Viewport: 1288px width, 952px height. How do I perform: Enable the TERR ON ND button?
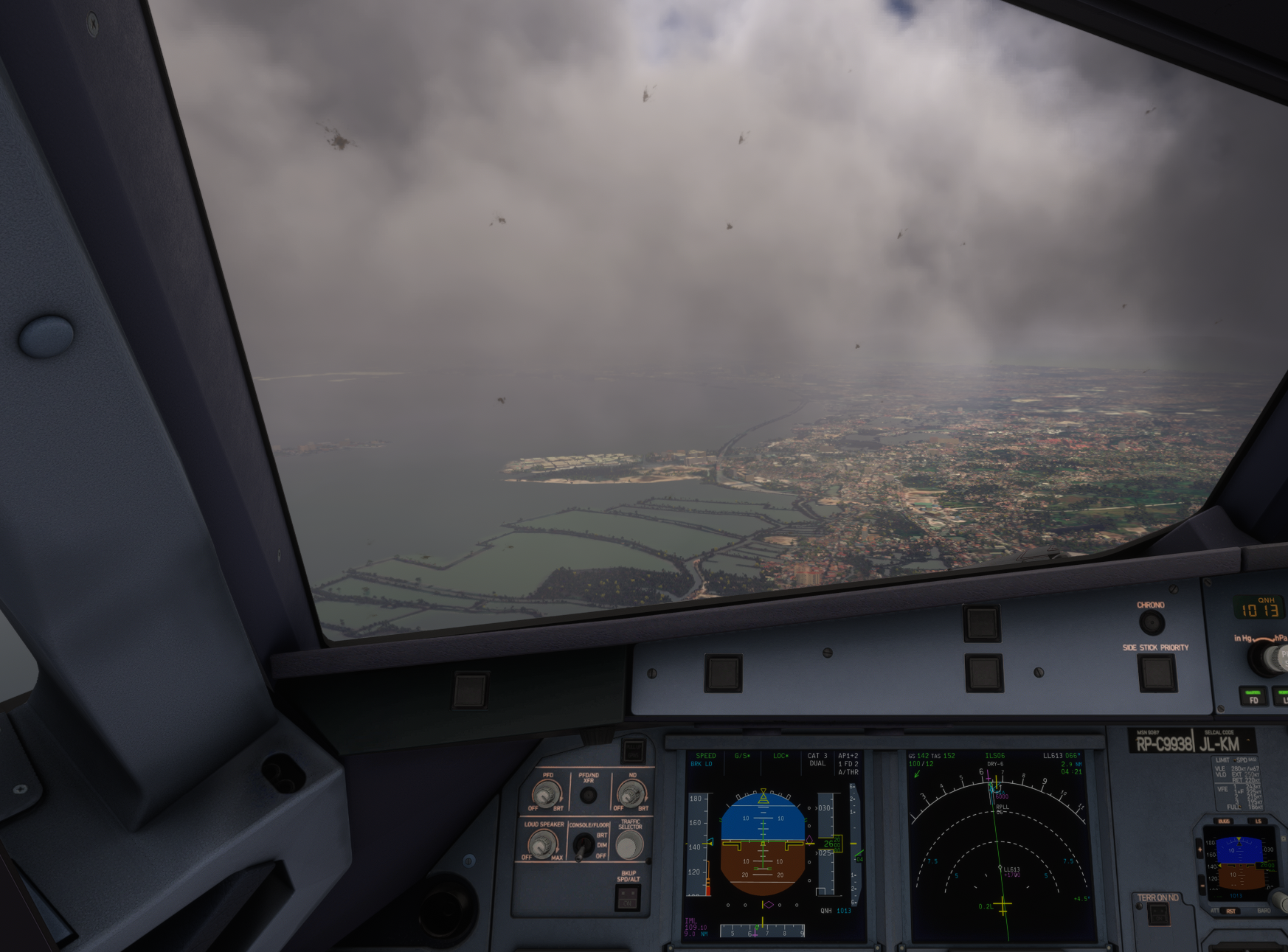coord(1158,914)
